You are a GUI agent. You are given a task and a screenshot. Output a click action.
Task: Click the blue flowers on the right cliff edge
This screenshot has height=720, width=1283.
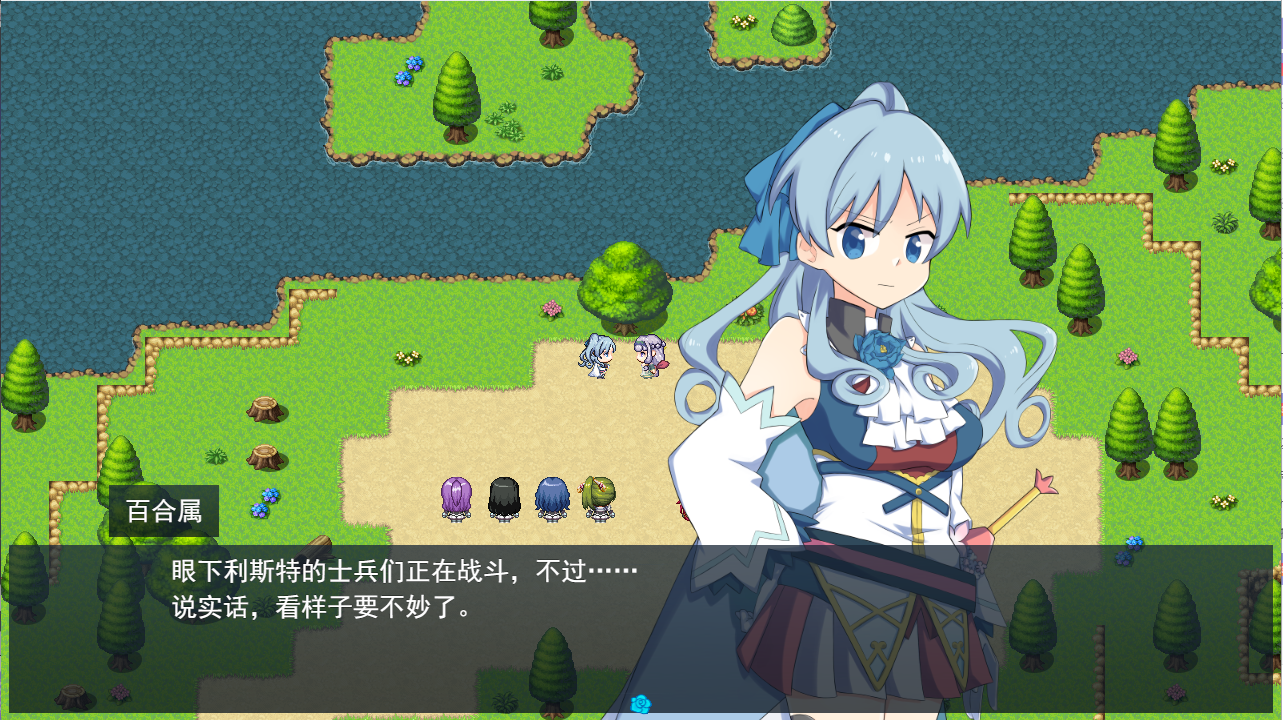pos(1135,541)
